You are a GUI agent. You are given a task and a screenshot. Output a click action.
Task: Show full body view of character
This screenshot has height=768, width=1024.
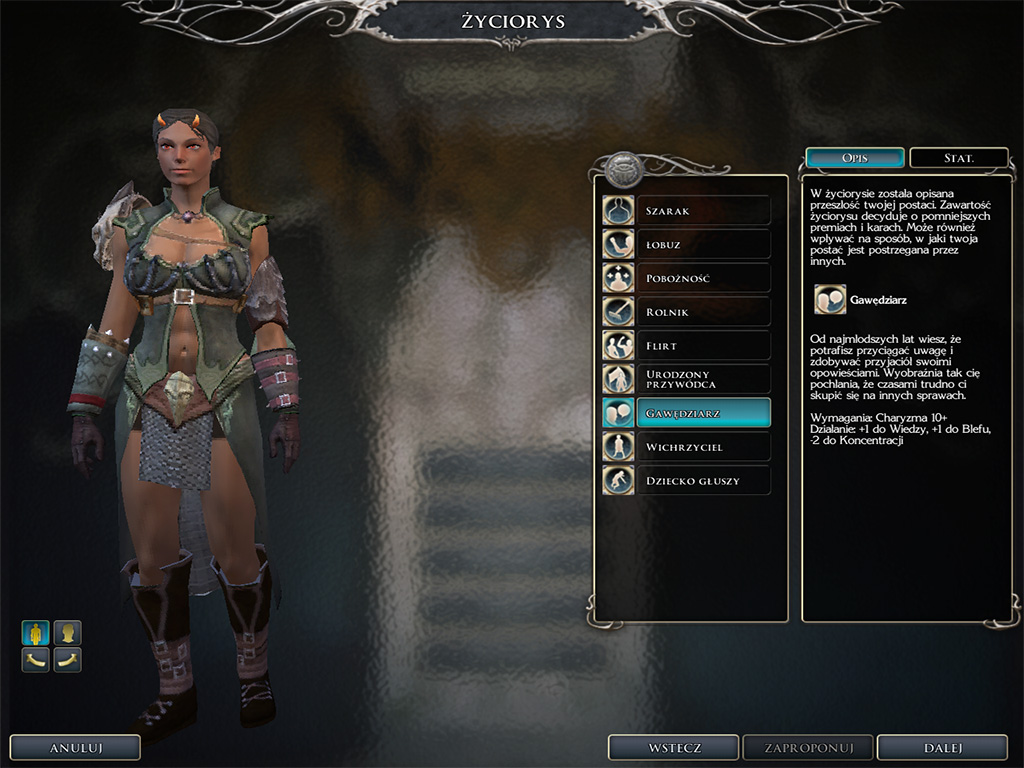click(36, 632)
